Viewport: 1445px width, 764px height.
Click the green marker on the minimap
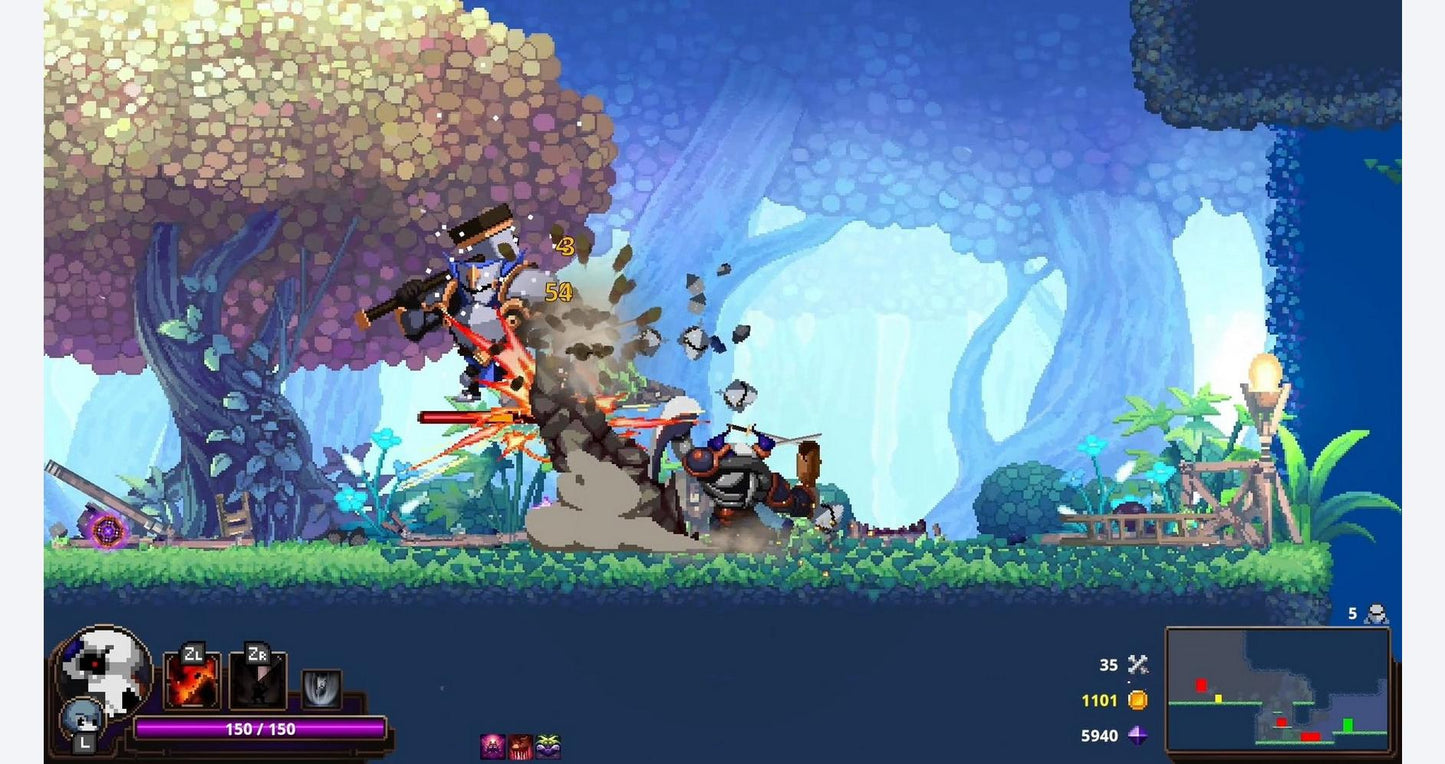click(1348, 724)
